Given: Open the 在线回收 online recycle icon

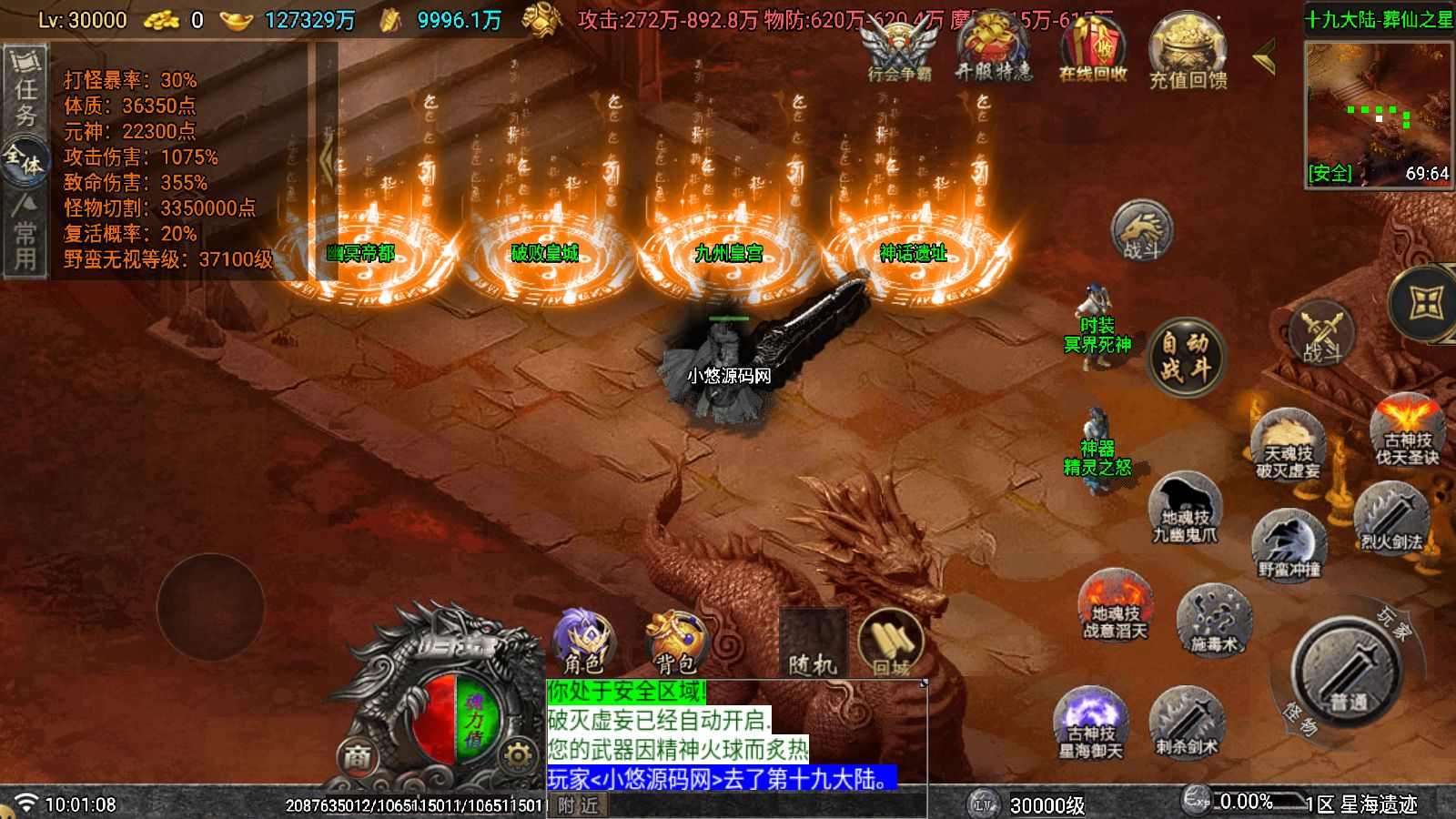Looking at the screenshot, I should point(1093,51).
